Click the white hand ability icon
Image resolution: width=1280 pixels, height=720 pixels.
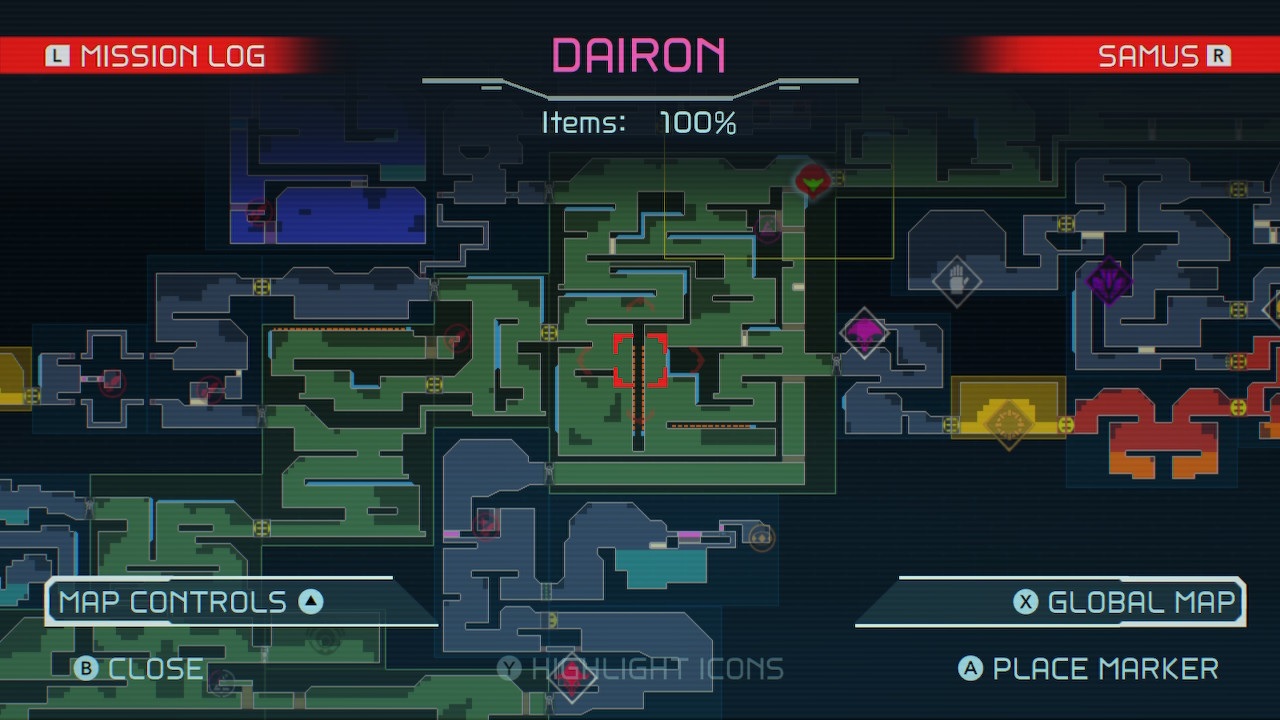[958, 283]
